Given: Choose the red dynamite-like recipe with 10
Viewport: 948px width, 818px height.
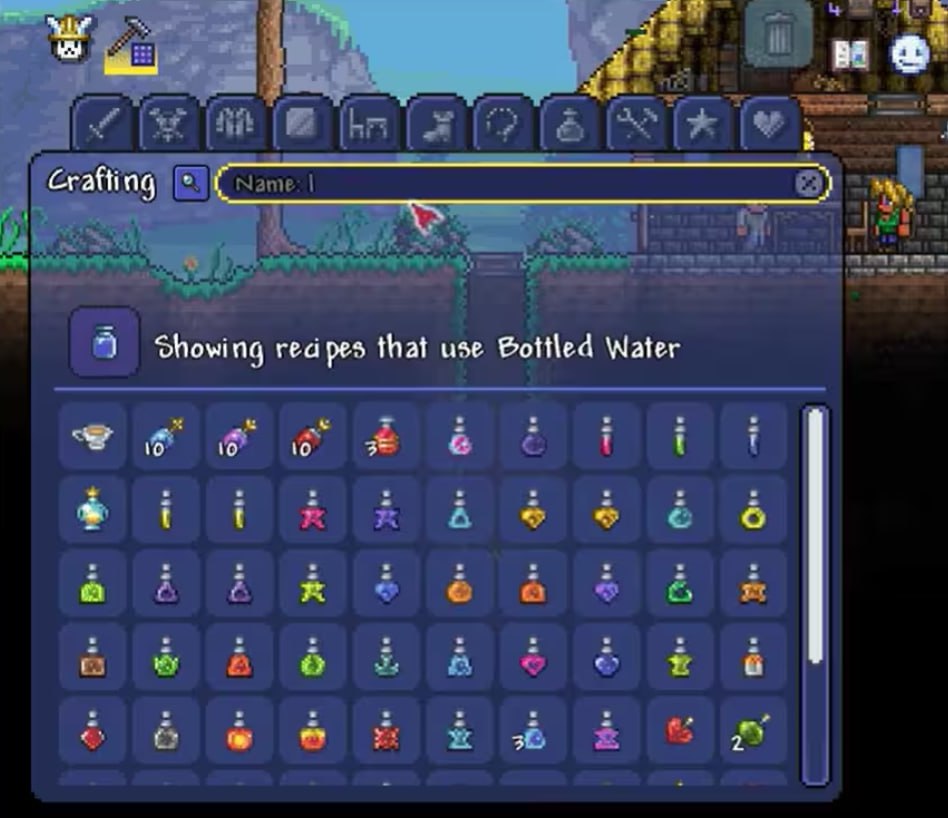Looking at the screenshot, I should pos(313,436).
